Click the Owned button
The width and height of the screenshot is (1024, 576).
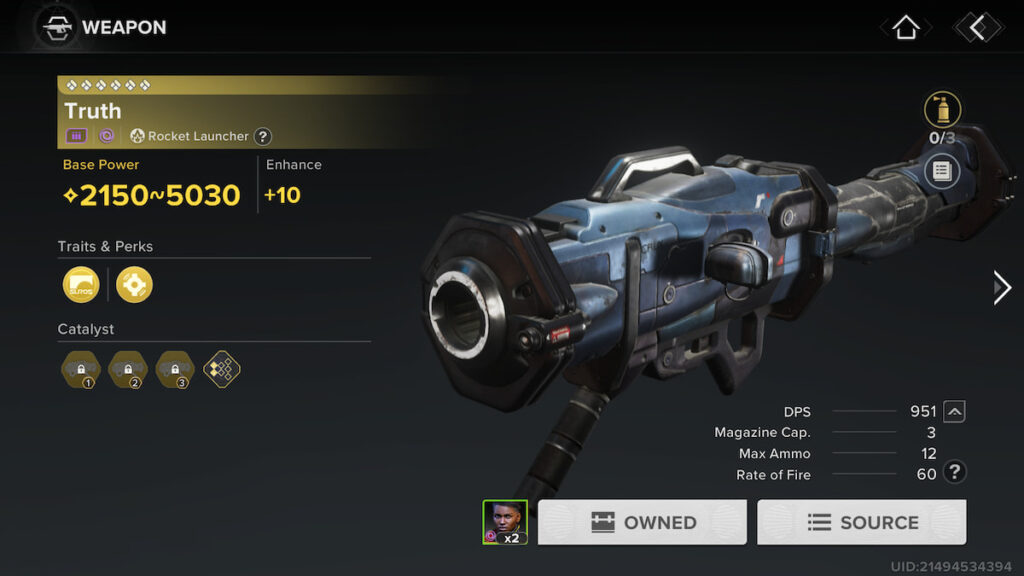coord(642,522)
